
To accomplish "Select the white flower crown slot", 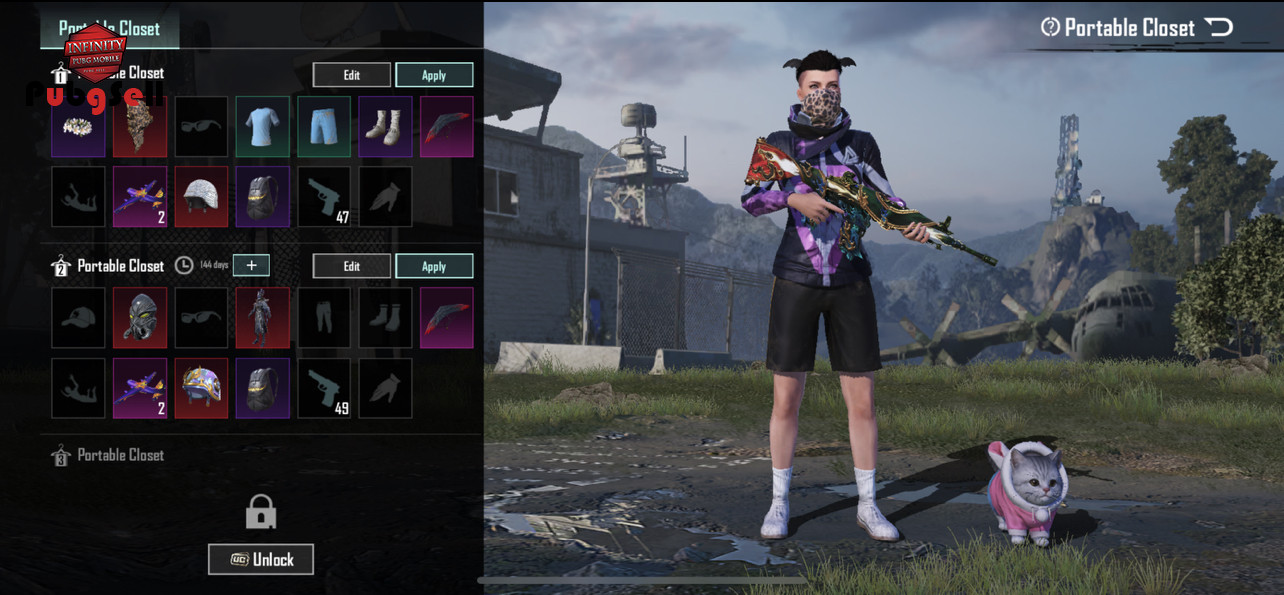I will click(78, 126).
